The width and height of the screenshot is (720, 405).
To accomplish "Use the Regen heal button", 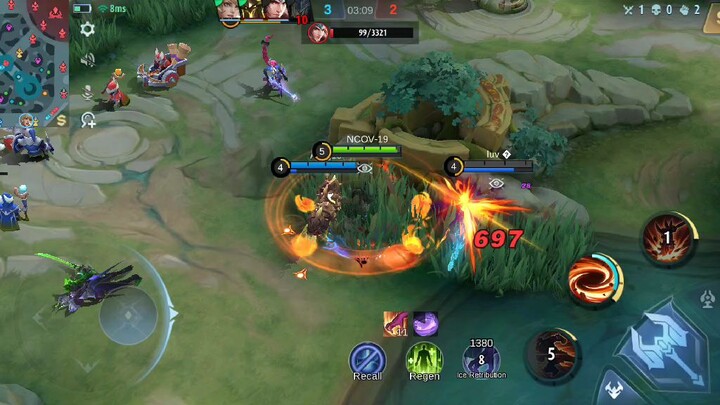I will 424,360.
